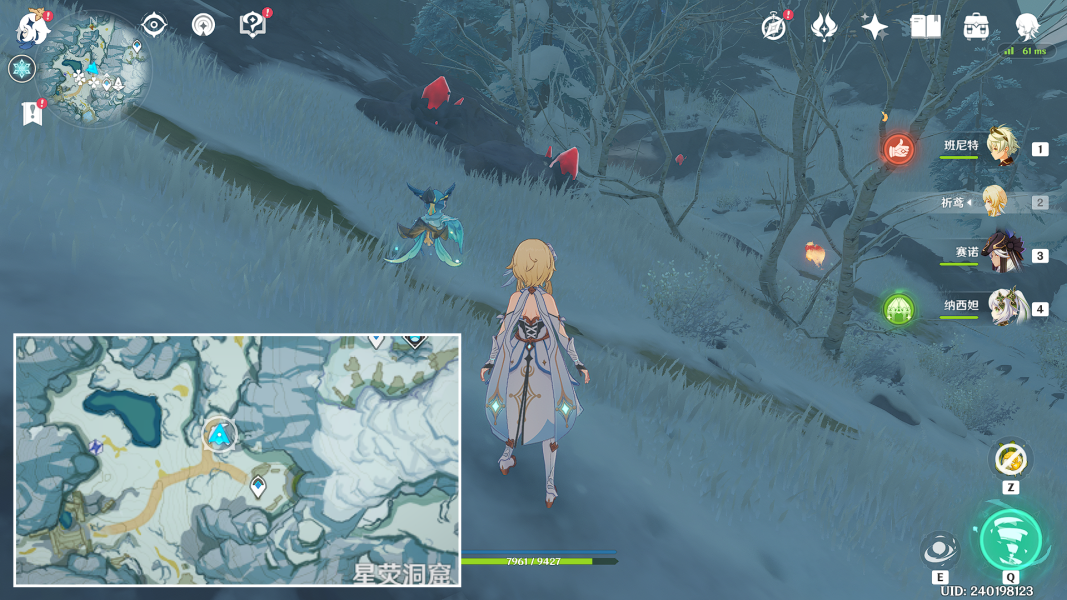Viewport: 1067px width, 600px height.
Task: Activate the Elemental Skill icon
Action: [x=939, y=549]
